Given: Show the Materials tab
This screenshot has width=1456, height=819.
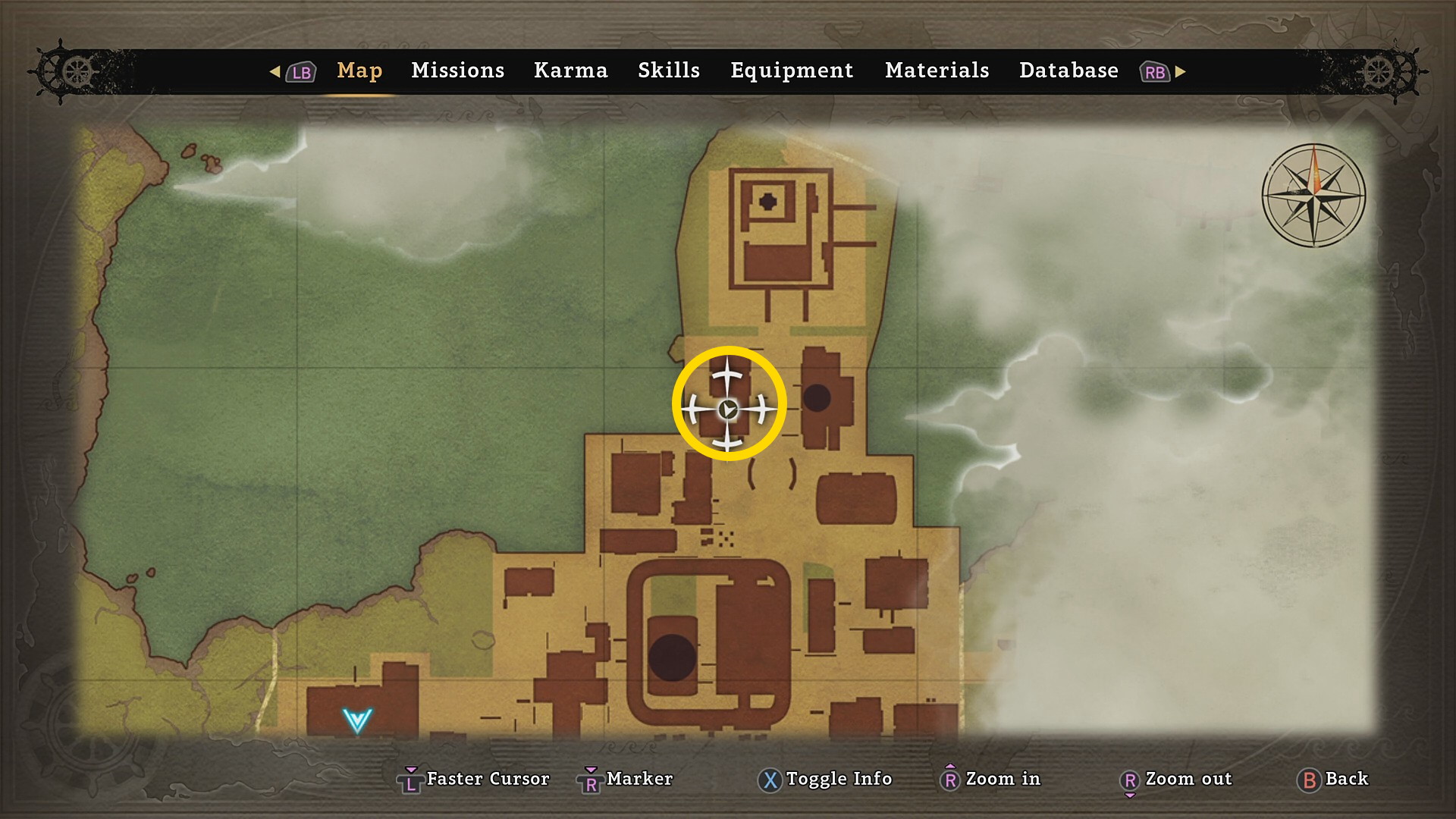Looking at the screenshot, I should pos(937,71).
